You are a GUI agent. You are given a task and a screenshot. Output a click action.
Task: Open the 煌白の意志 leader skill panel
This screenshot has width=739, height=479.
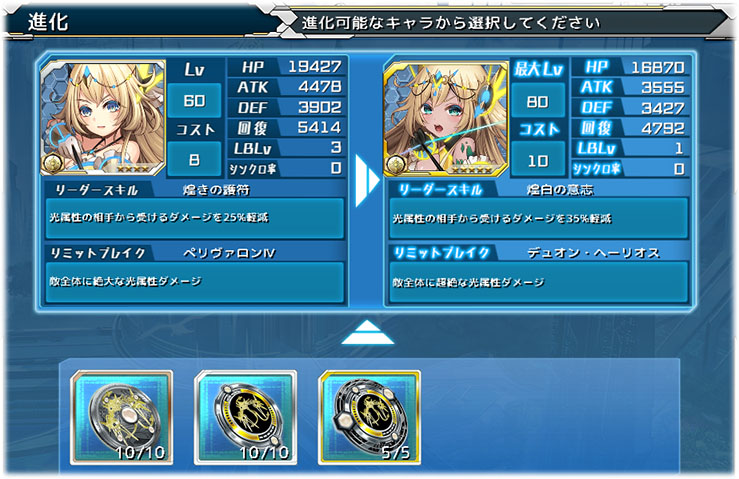pyautogui.click(x=539, y=210)
